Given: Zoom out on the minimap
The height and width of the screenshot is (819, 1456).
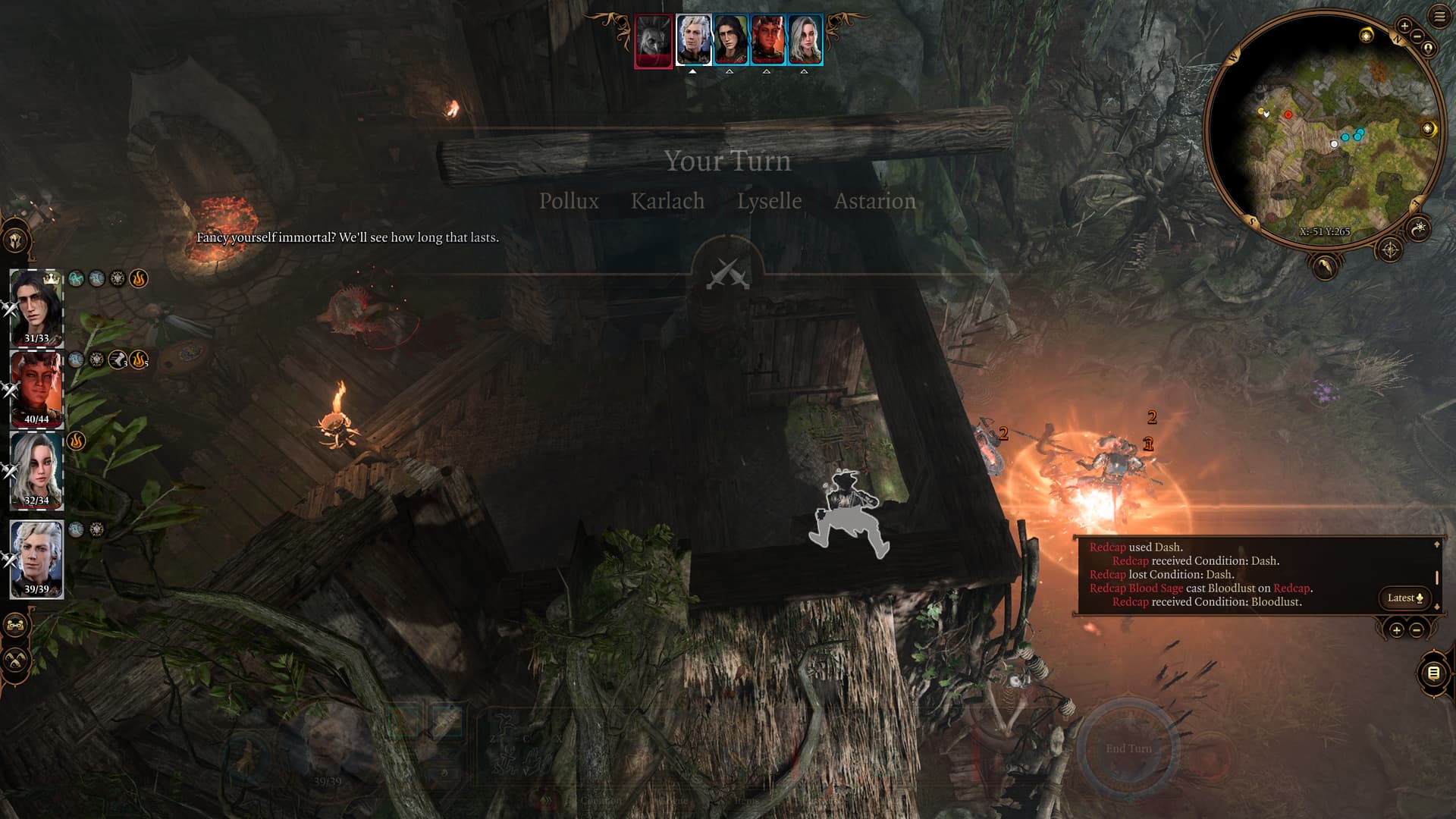Looking at the screenshot, I should (x=1417, y=36).
